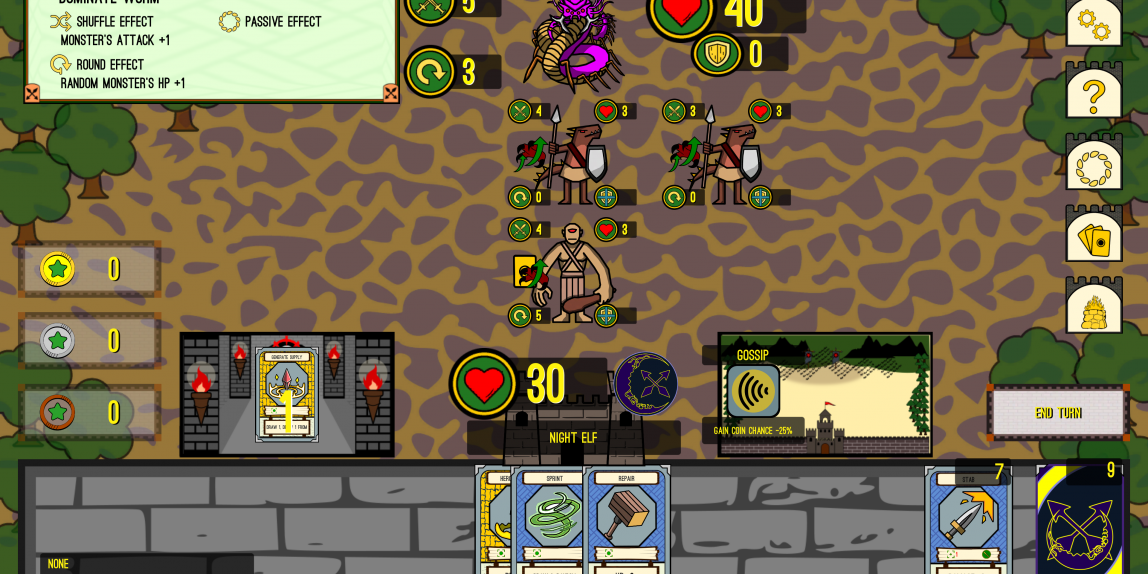Image resolution: width=1148 pixels, height=574 pixels.
Task: Open the laurel wreath tower button
Action: click(x=1093, y=167)
